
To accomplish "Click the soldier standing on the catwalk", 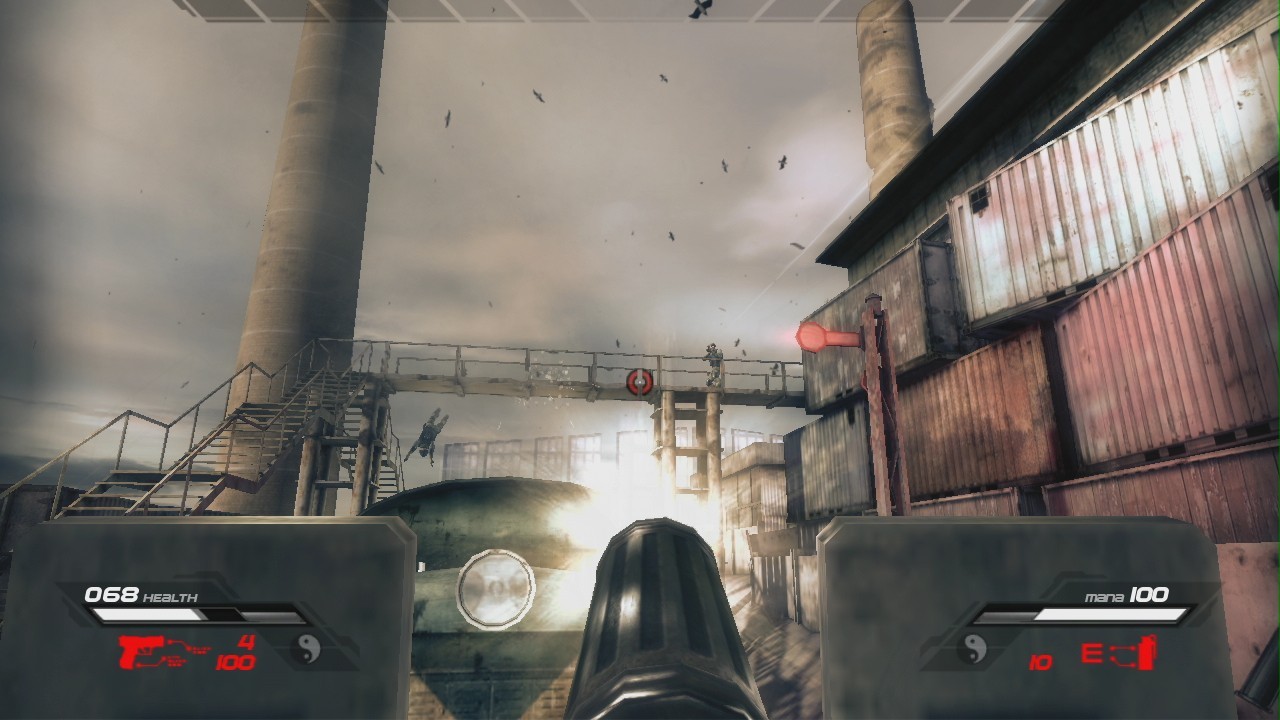I will coord(715,362).
